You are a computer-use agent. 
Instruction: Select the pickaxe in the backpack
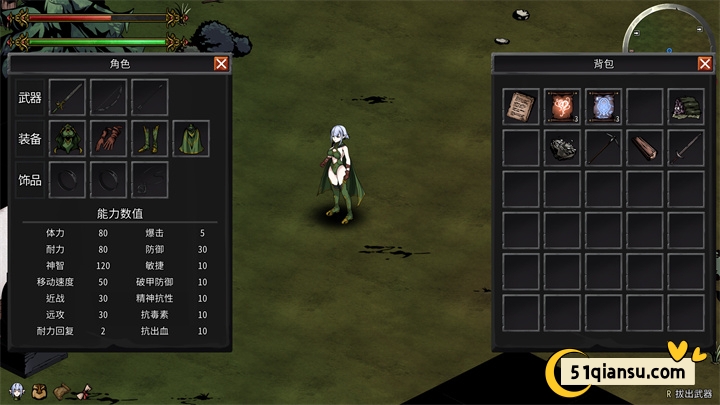coord(603,148)
